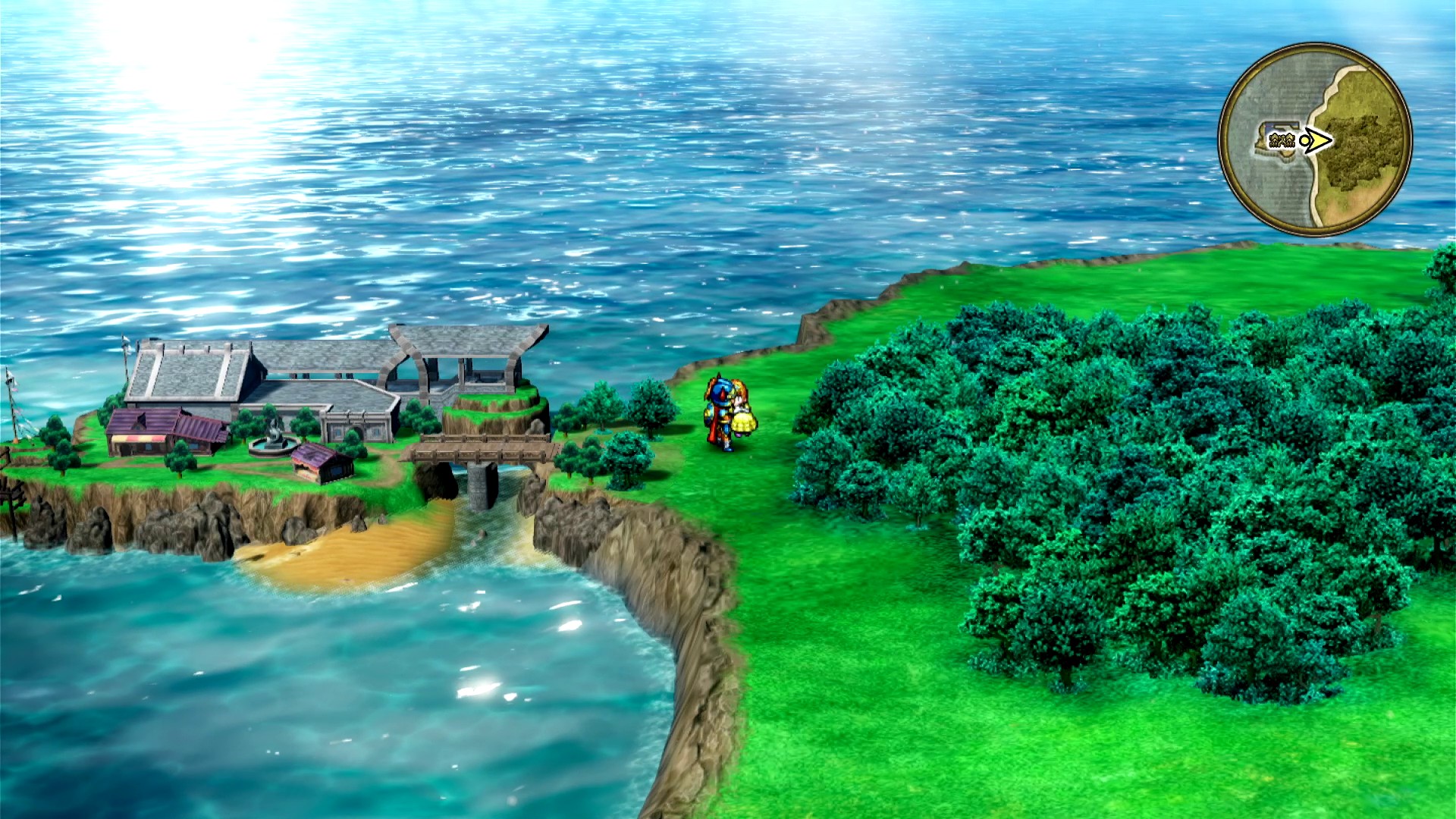Image resolution: width=1456 pixels, height=819 pixels.
Task: Click the circular minimap
Action: point(1315,140)
